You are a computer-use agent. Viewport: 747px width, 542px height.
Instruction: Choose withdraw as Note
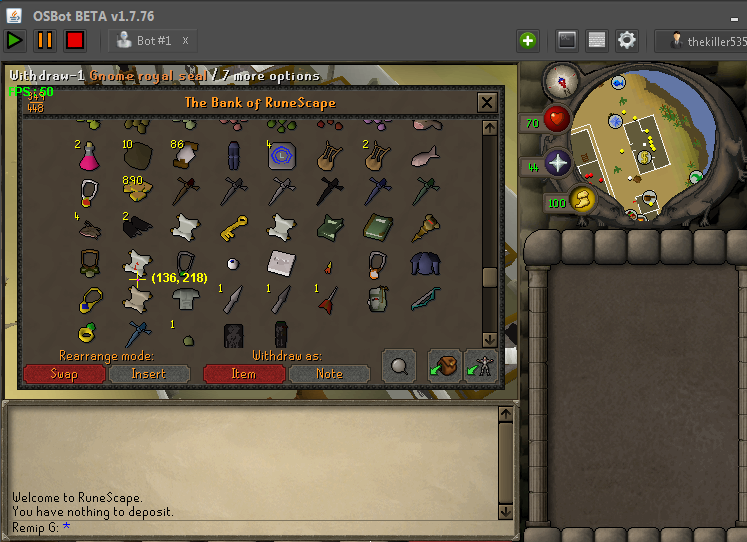click(329, 374)
